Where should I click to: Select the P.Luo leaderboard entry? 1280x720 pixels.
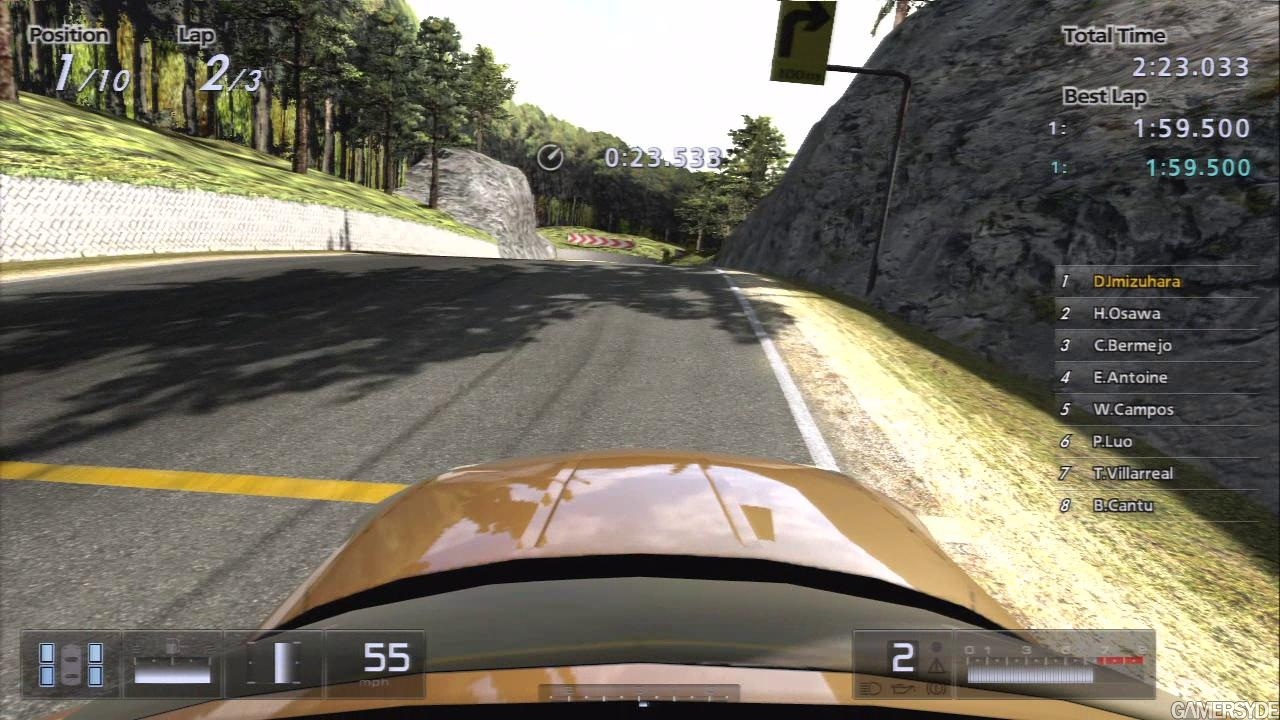coord(1112,441)
